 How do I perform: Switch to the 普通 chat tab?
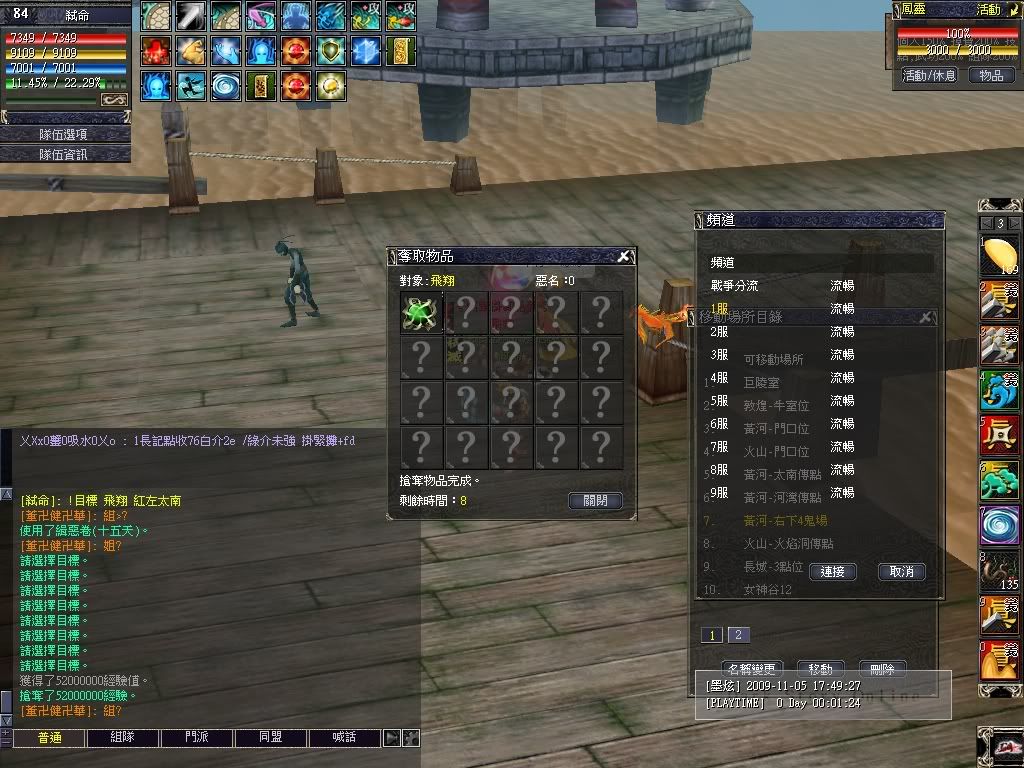tap(49, 738)
